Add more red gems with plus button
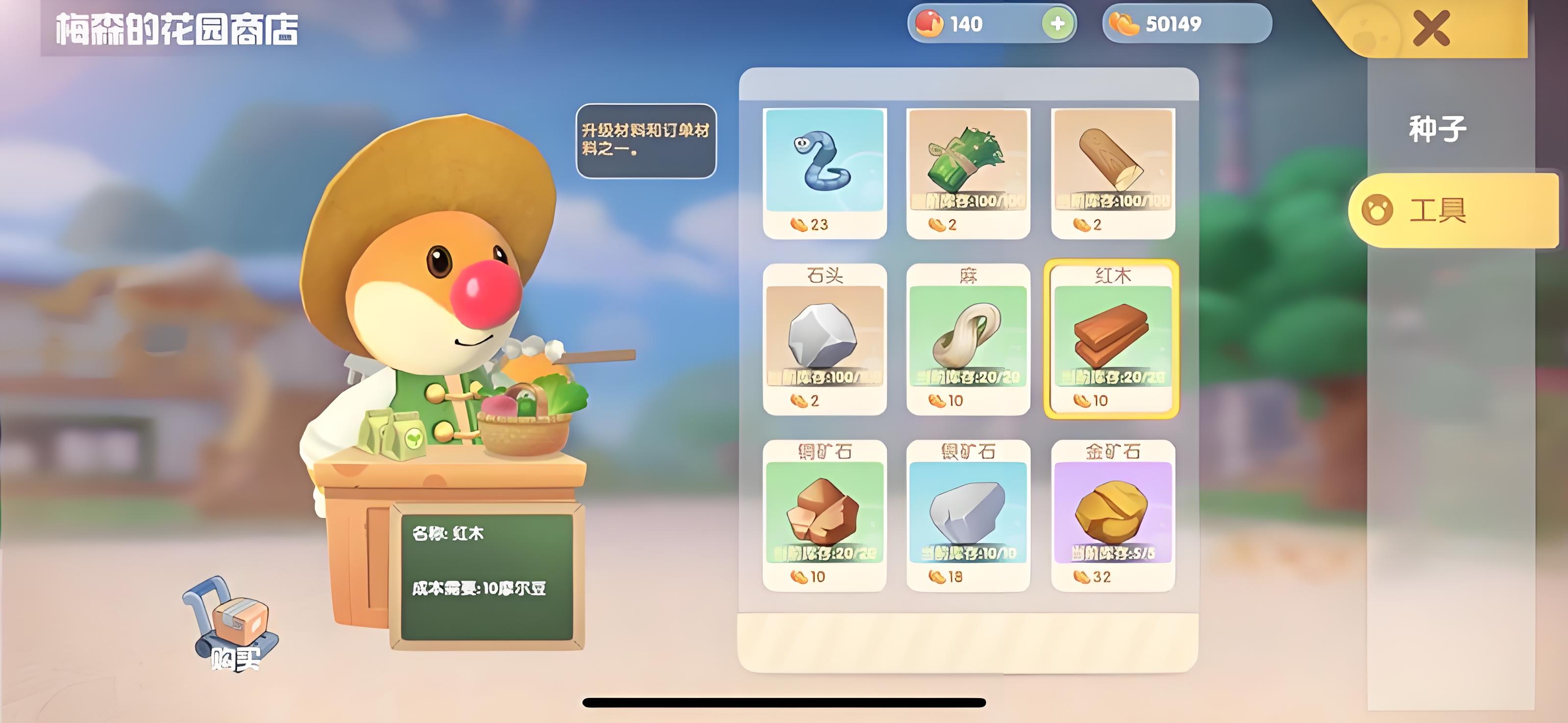 pyautogui.click(x=1057, y=24)
